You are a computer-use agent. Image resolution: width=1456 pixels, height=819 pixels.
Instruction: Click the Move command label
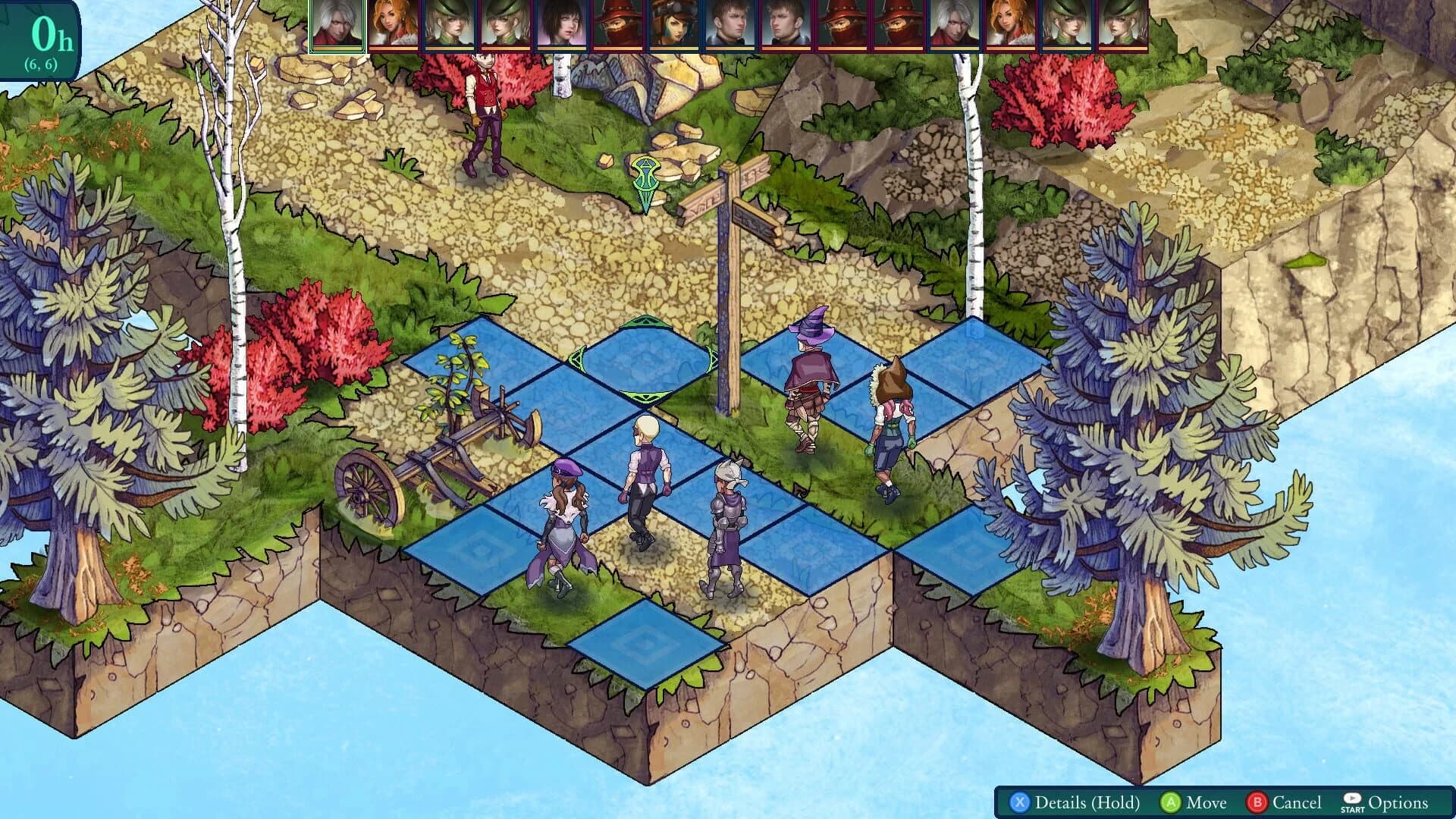(1207, 802)
